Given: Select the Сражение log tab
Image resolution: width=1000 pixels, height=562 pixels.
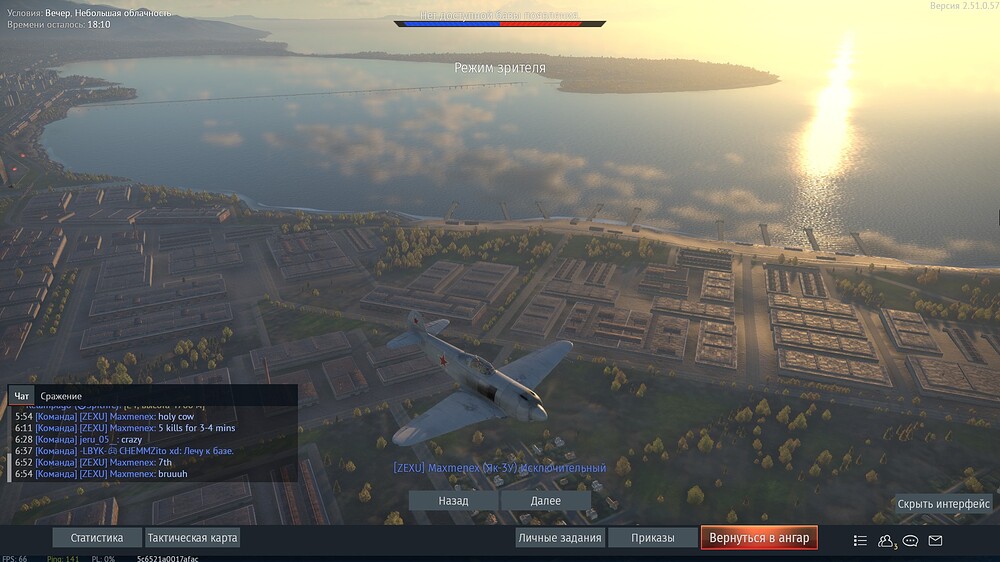Looking at the screenshot, I should [61, 396].
